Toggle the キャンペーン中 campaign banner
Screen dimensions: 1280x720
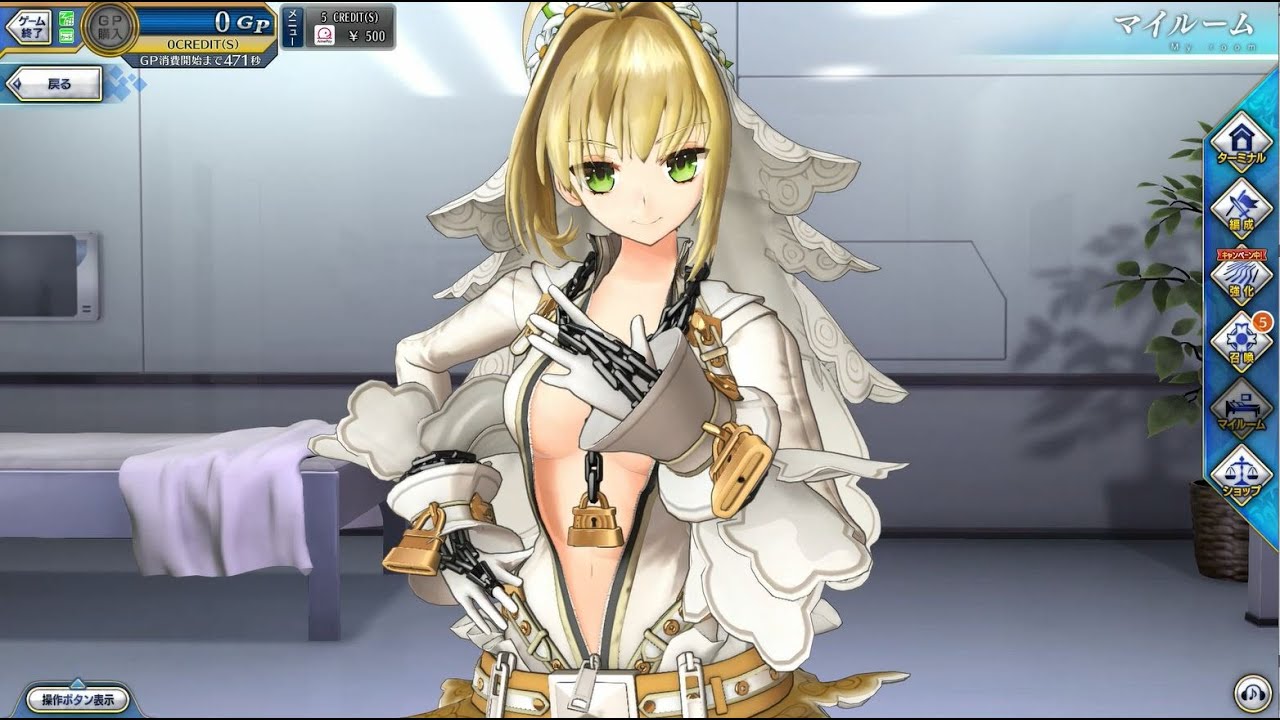[1242, 256]
